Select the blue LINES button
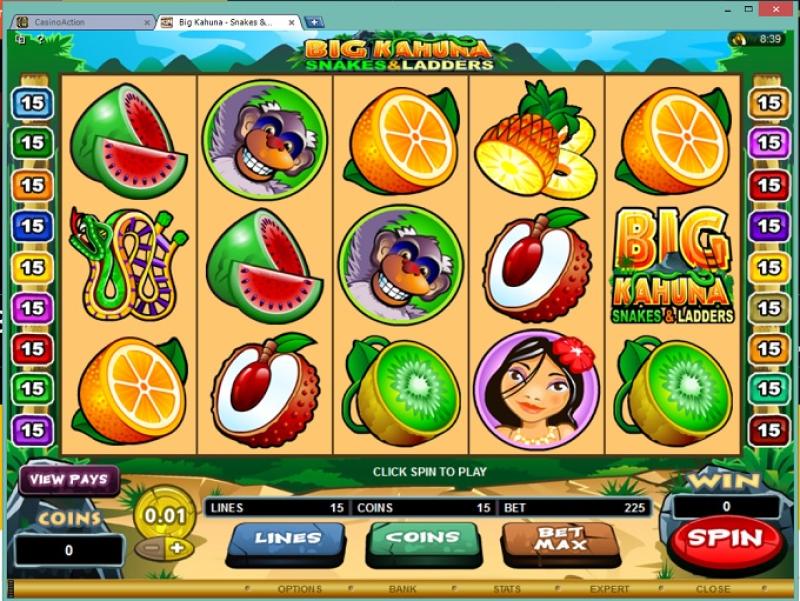The image size is (800, 601). (288, 539)
